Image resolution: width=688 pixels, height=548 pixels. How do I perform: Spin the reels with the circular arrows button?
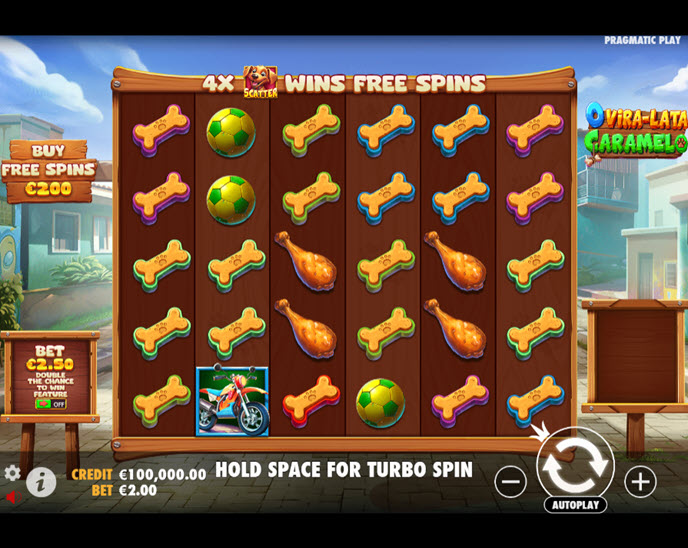tap(575, 464)
